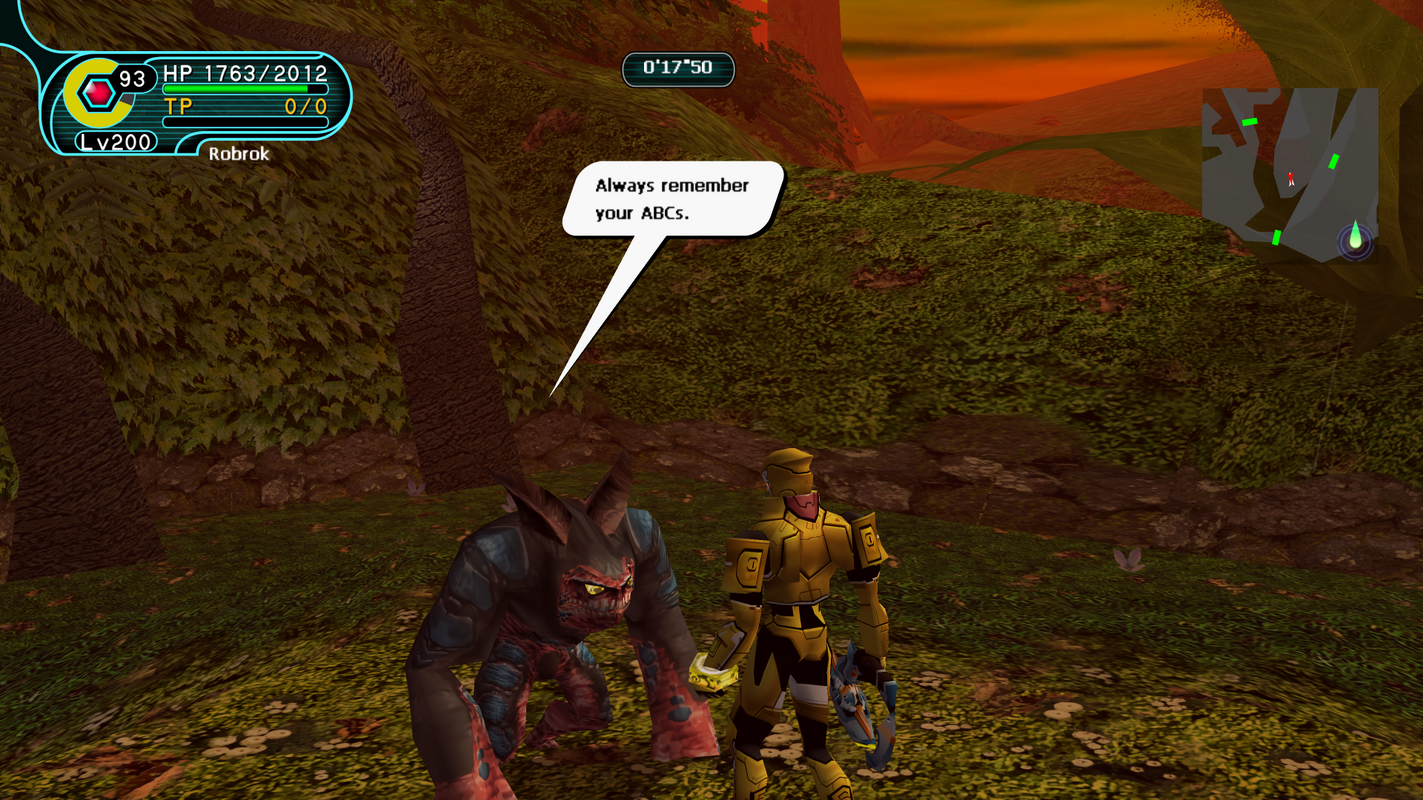
Task: Click the red hexagon class emblem
Action: [x=98, y=93]
